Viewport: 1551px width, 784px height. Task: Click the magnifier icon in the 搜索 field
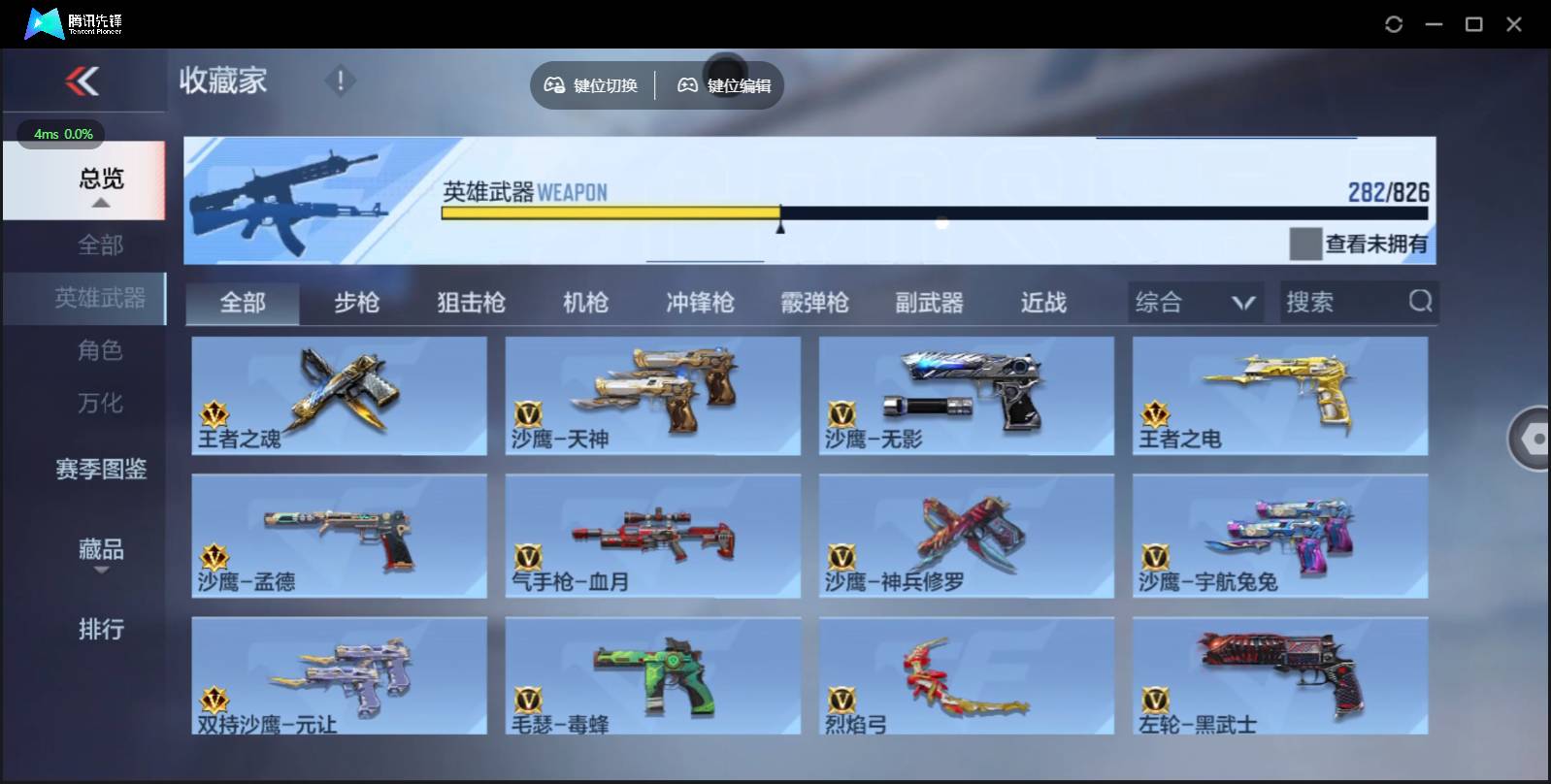tap(1421, 302)
